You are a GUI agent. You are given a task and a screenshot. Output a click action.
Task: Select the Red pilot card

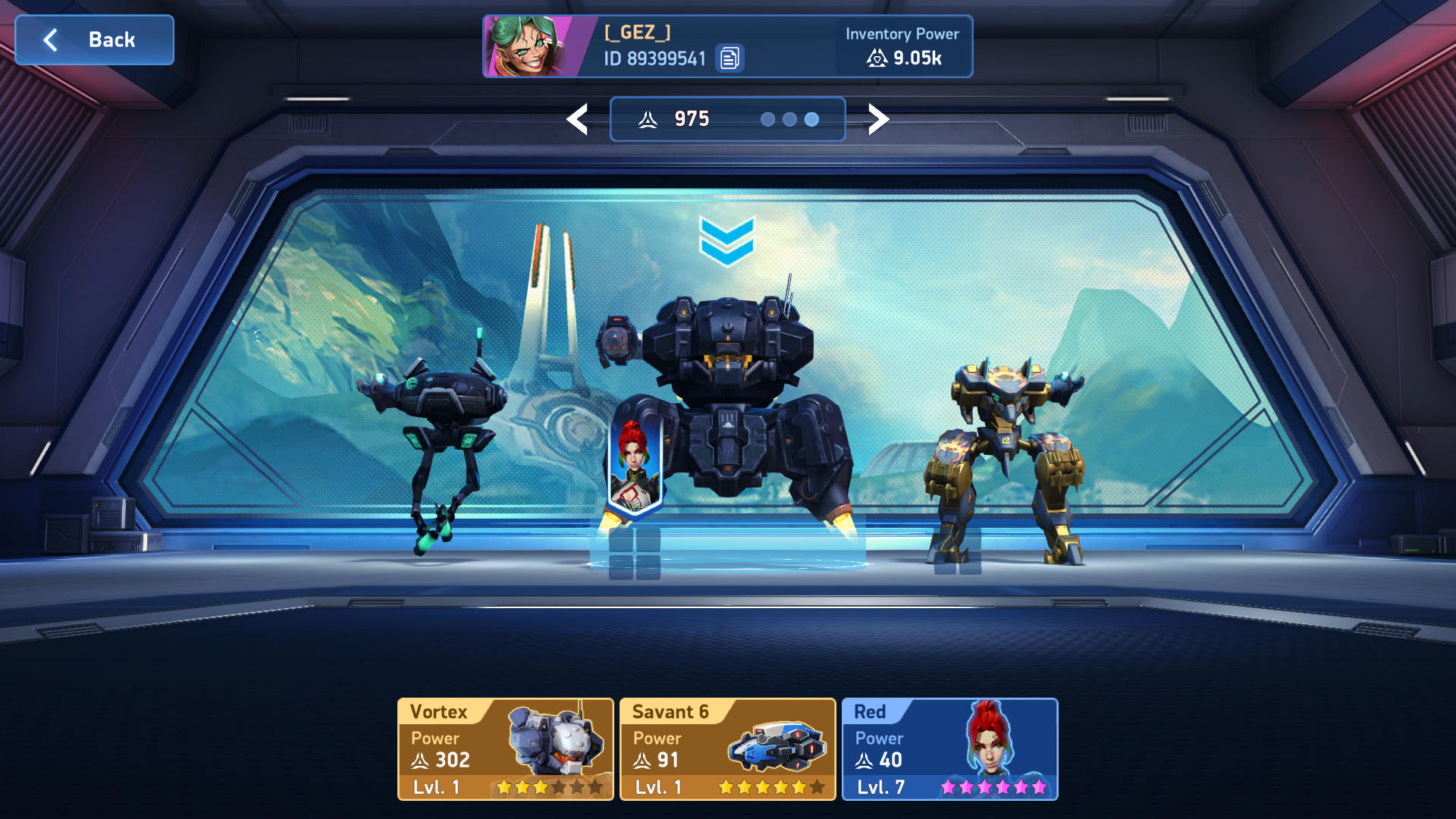949,749
